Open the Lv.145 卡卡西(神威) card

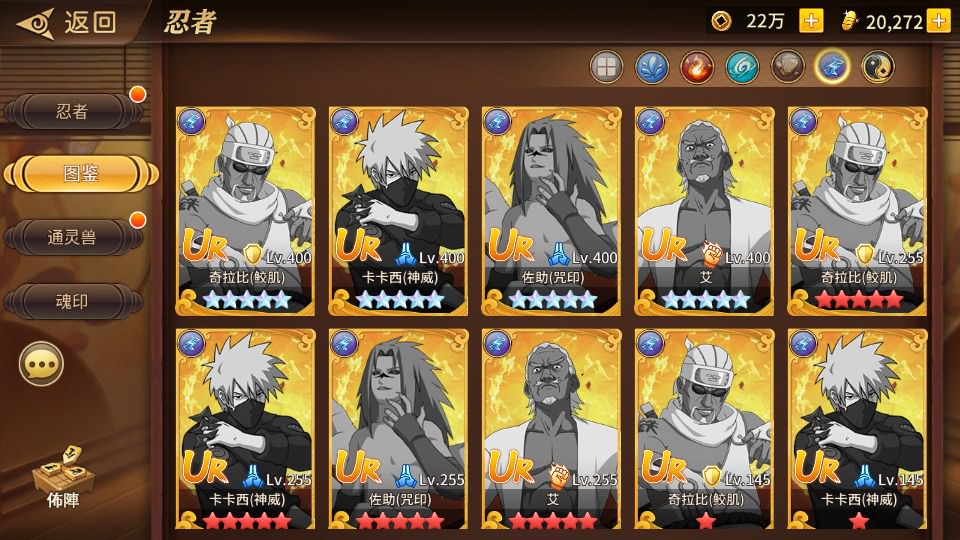858,431
